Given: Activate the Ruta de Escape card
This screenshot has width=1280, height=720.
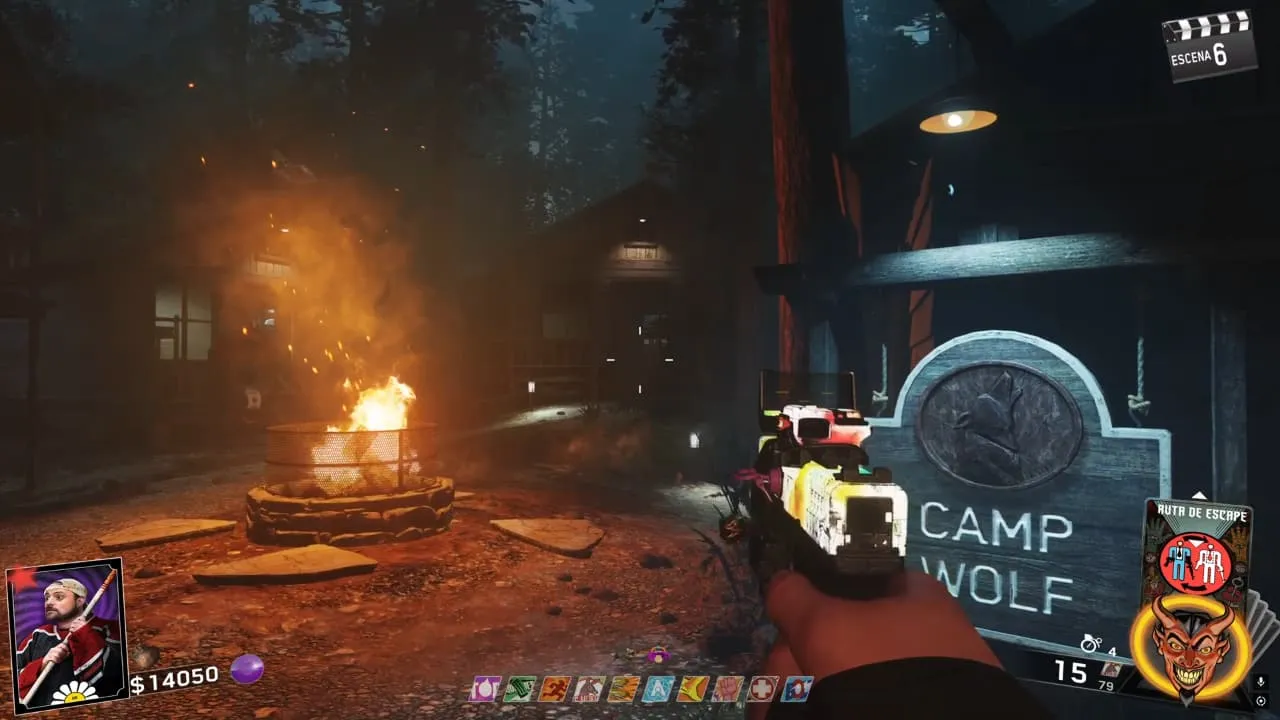Looking at the screenshot, I should point(1195,552).
